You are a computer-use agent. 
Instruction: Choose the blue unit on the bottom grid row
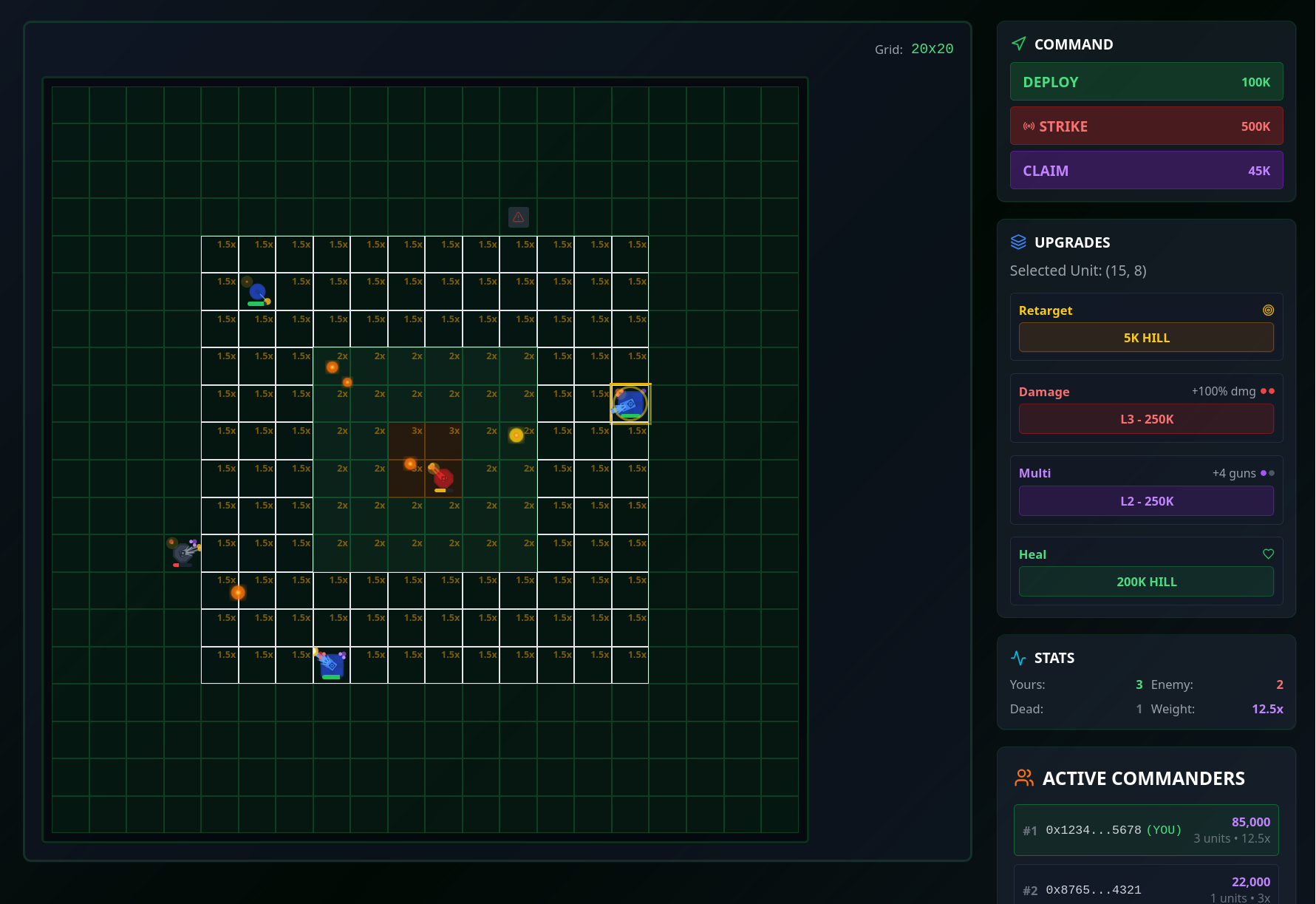pyautogui.click(x=332, y=664)
